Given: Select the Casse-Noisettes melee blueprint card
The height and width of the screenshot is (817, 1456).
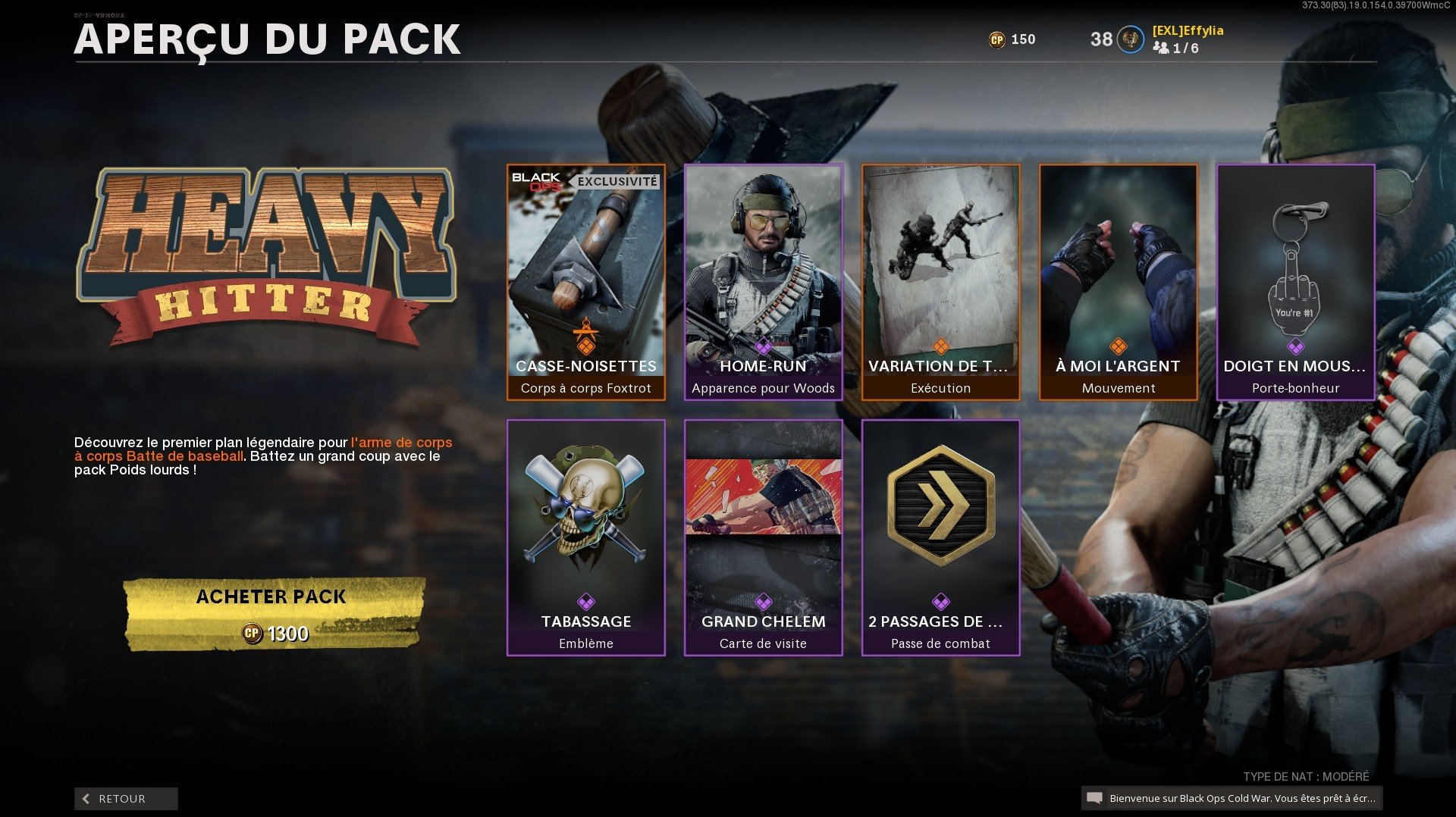Looking at the screenshot, I should pos(585,282).
